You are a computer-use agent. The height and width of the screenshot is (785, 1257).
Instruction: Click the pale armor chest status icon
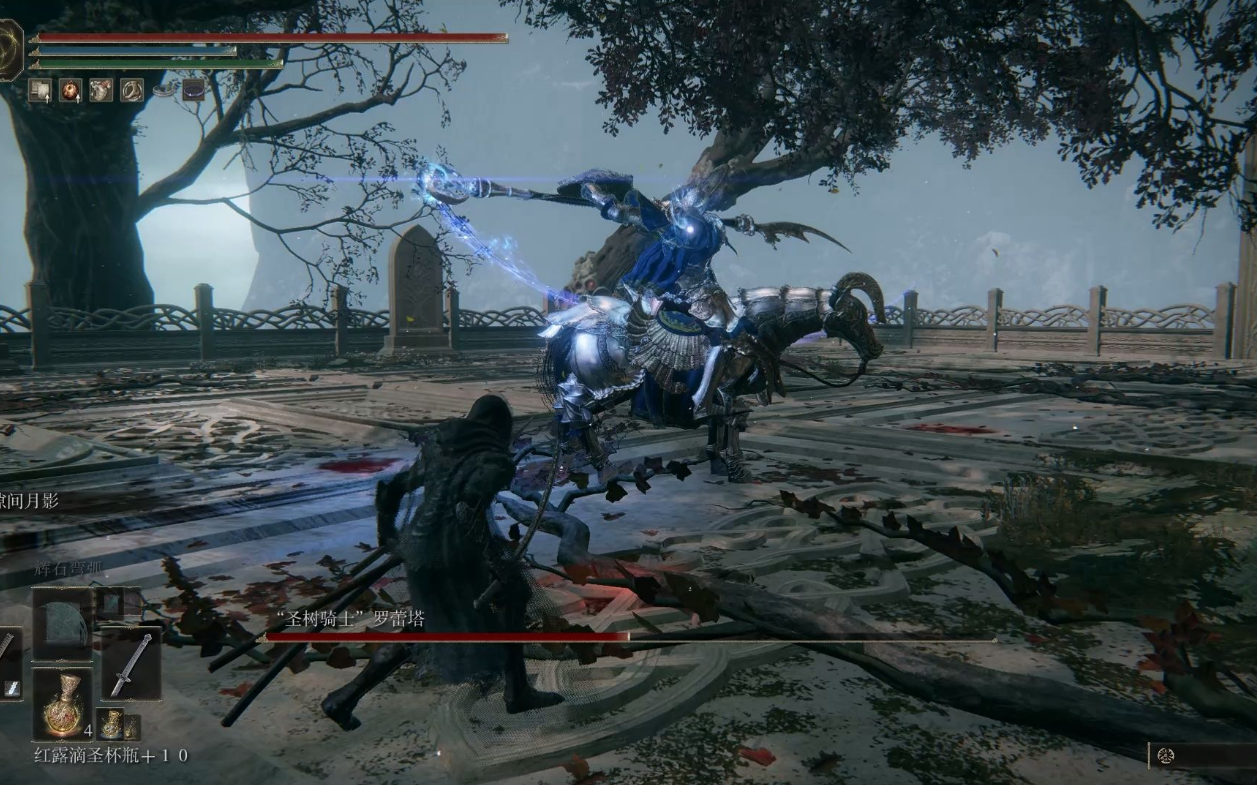pyautogui.click(x=101, y=90)
